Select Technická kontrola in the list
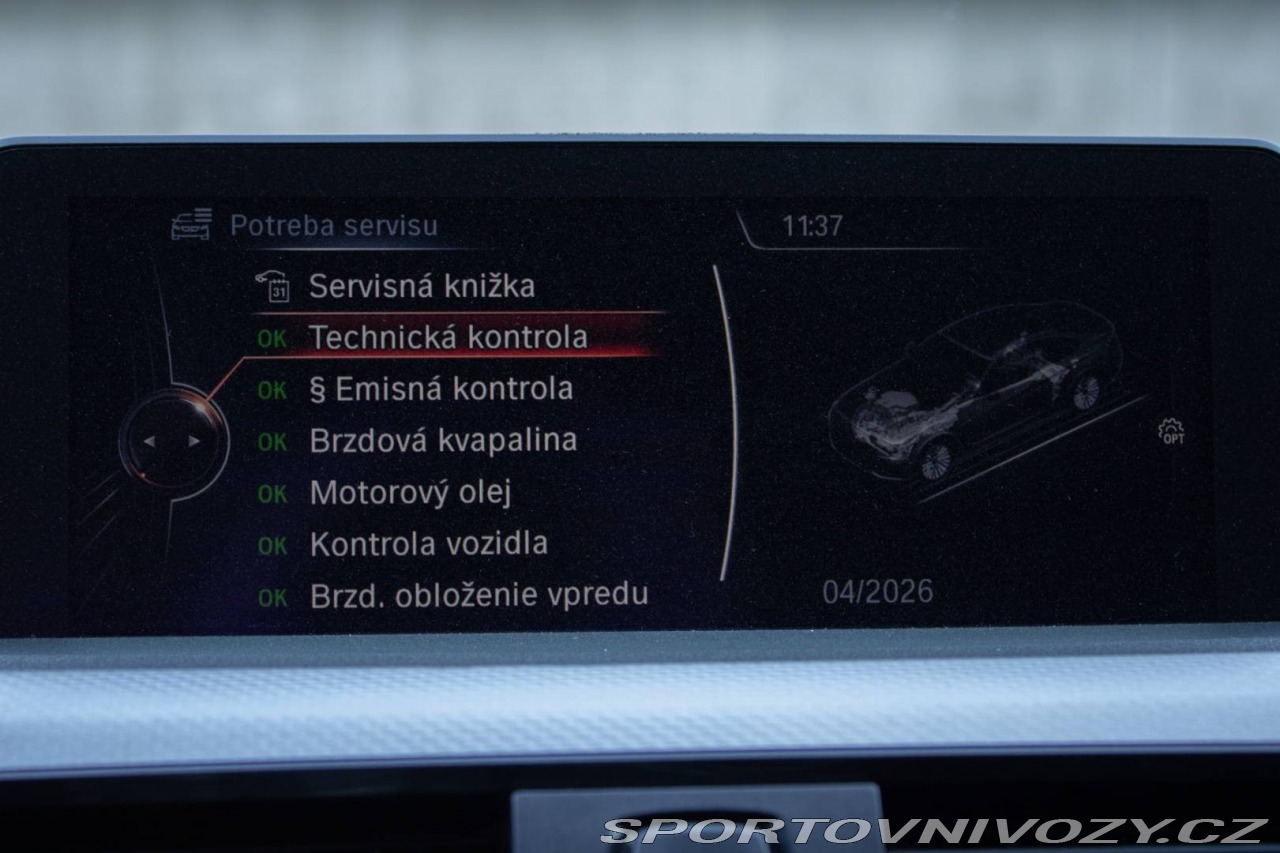Viewport: 1280px width, 853px height. [x=447, y=338]
